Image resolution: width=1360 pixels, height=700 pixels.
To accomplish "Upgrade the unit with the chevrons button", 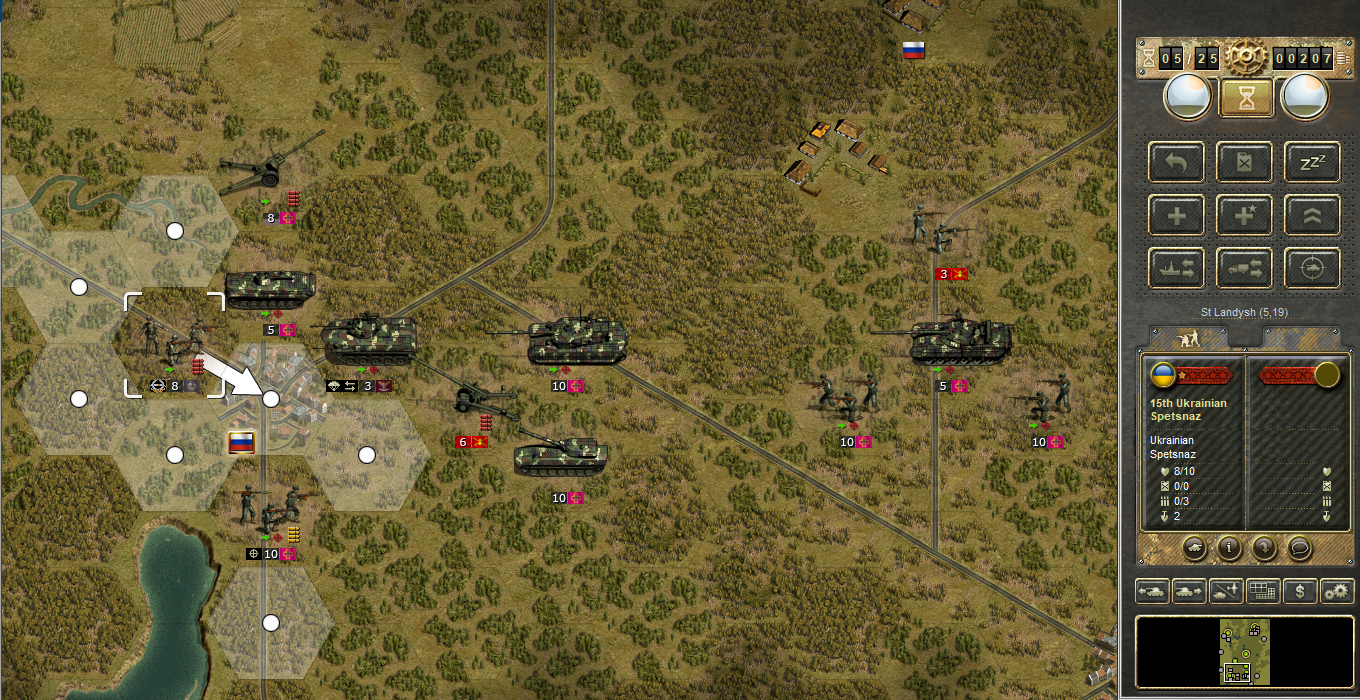I will pos(1312,215).
